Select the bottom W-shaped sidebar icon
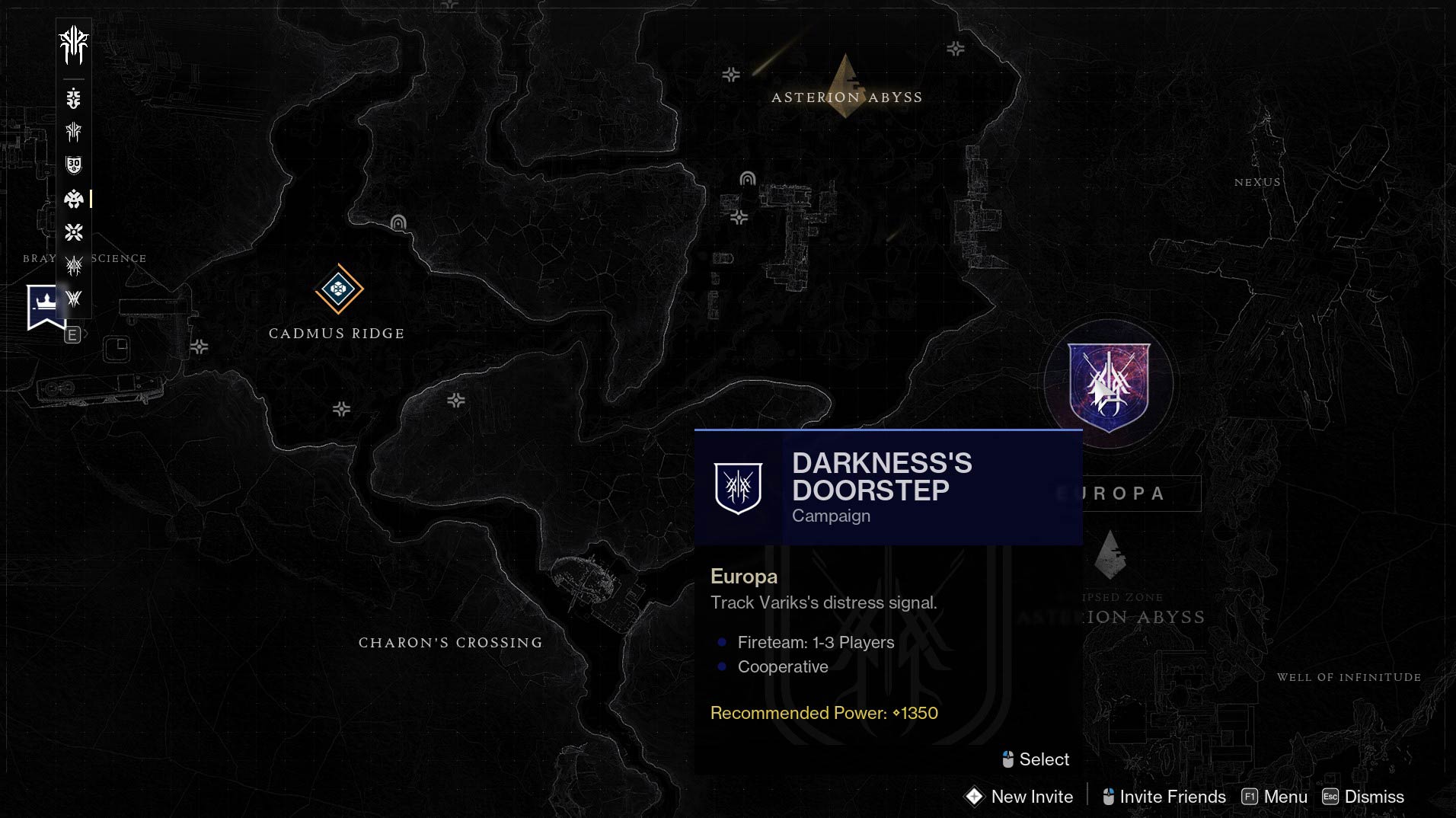The image size is (1456, 818). pyautogui.click(x=74, y=299)
